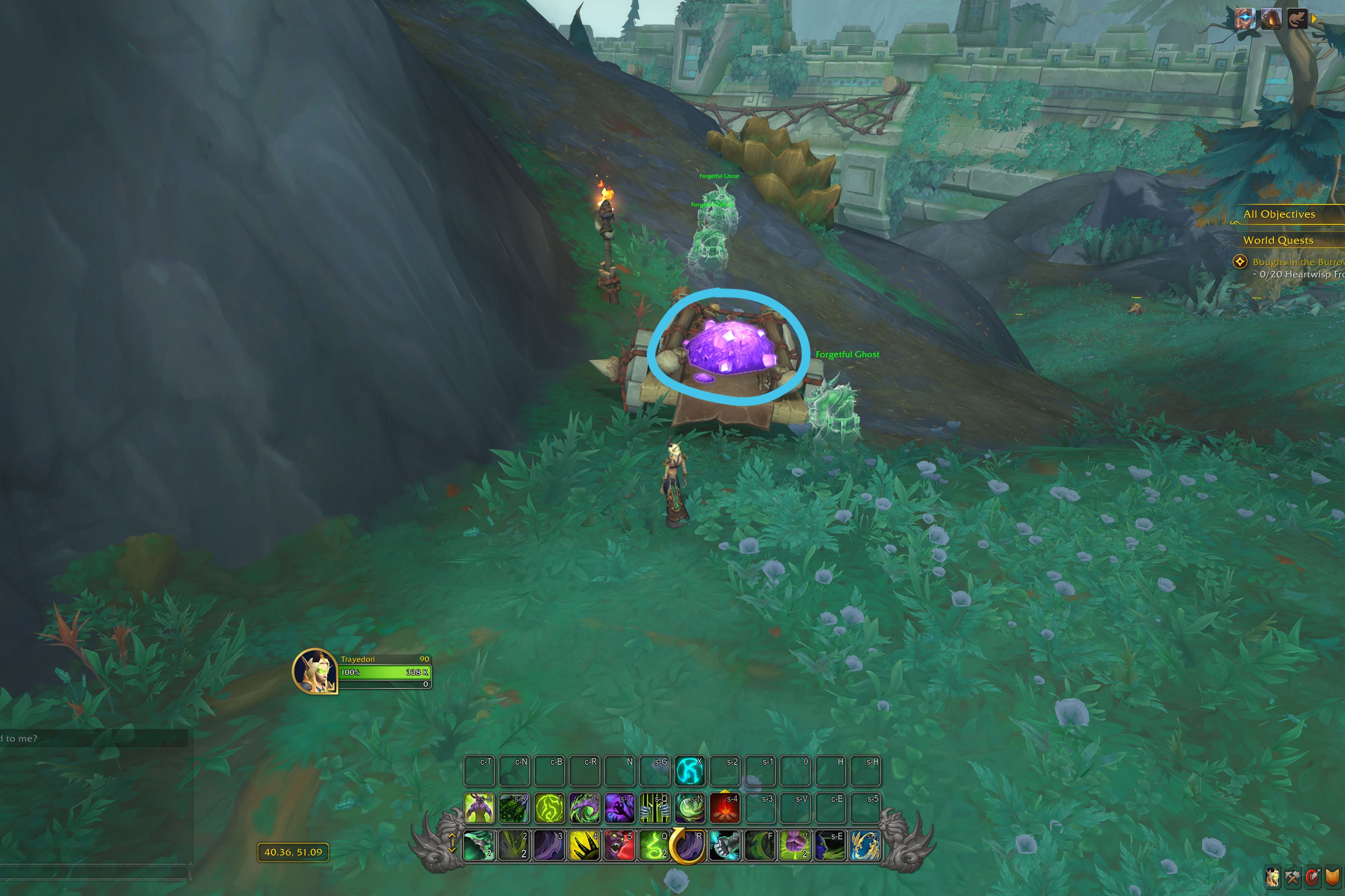Use the campfire ability bound to s-4
This screenshot has height=896, width=1345.
click(x=724, y=808)
